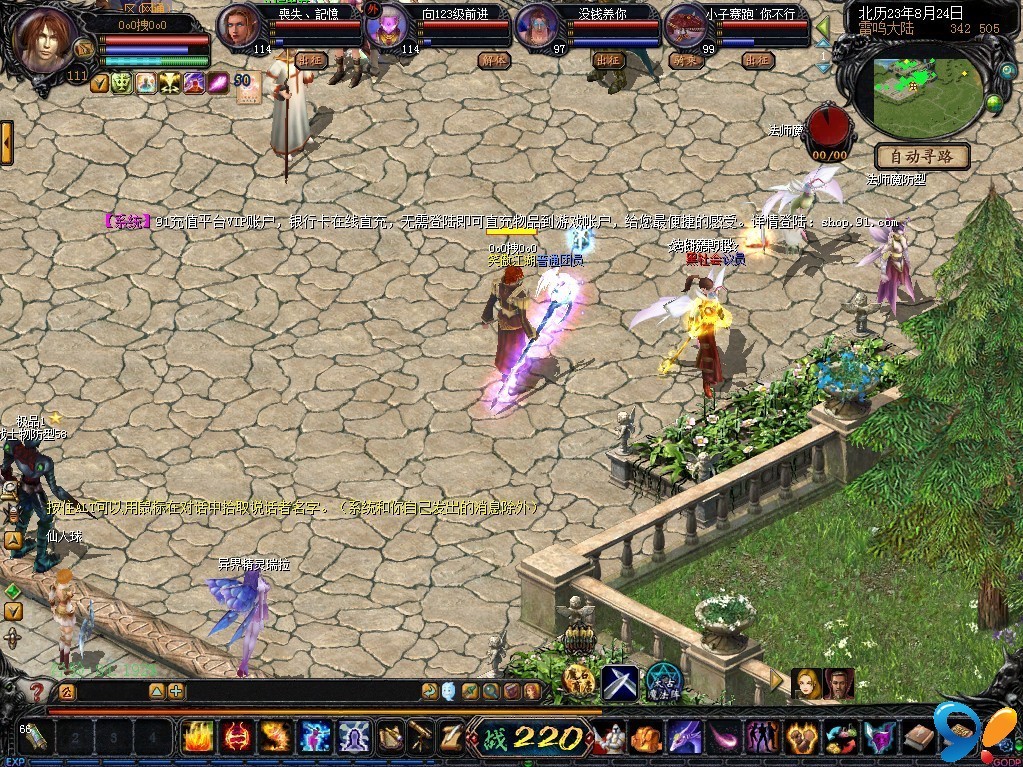This screenshot has width=1023, height=767.
Task: Open the brown book icon in the menu bar
Action: [919, 738]
